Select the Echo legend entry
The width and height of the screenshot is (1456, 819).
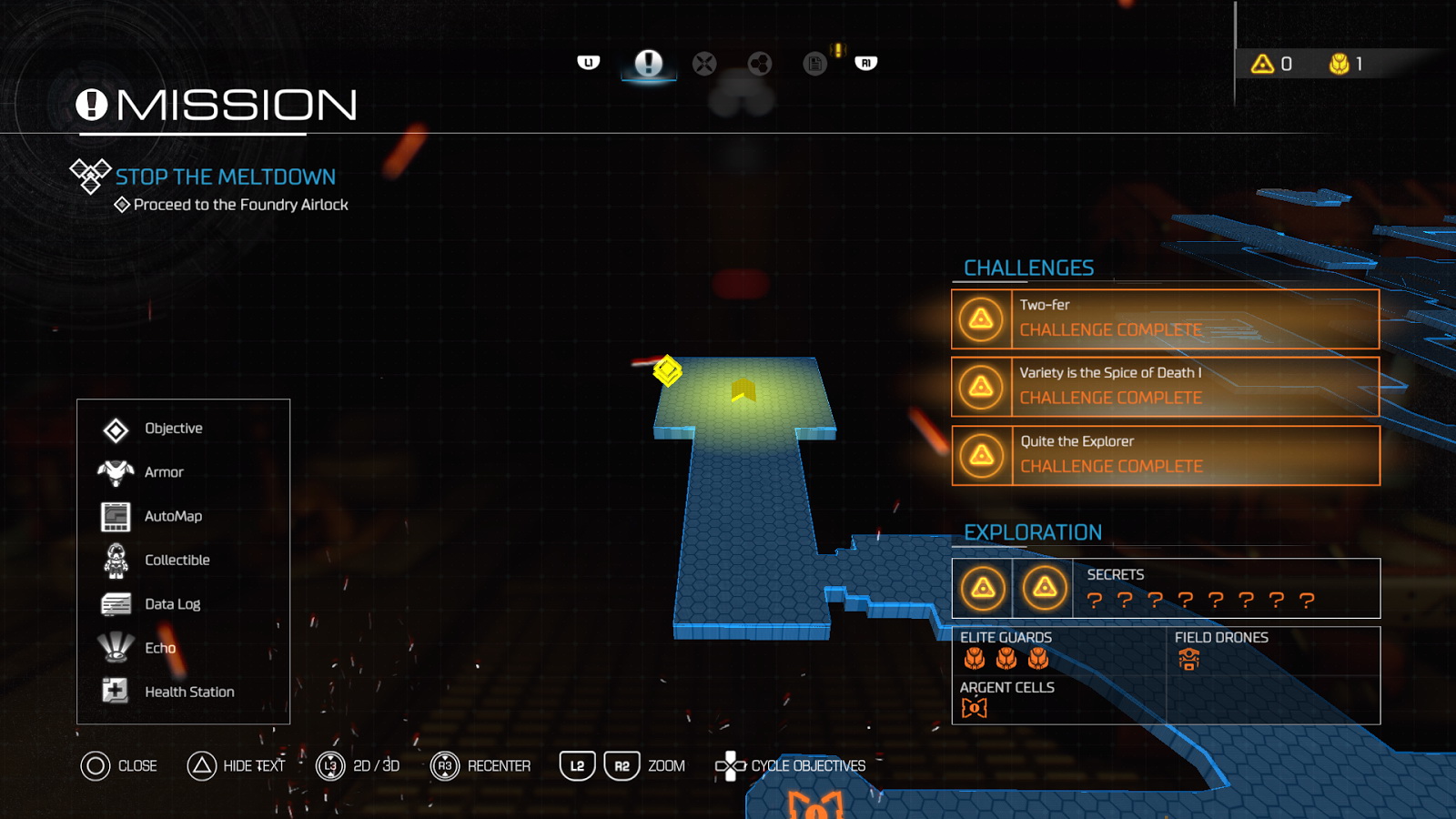[160, 648]
